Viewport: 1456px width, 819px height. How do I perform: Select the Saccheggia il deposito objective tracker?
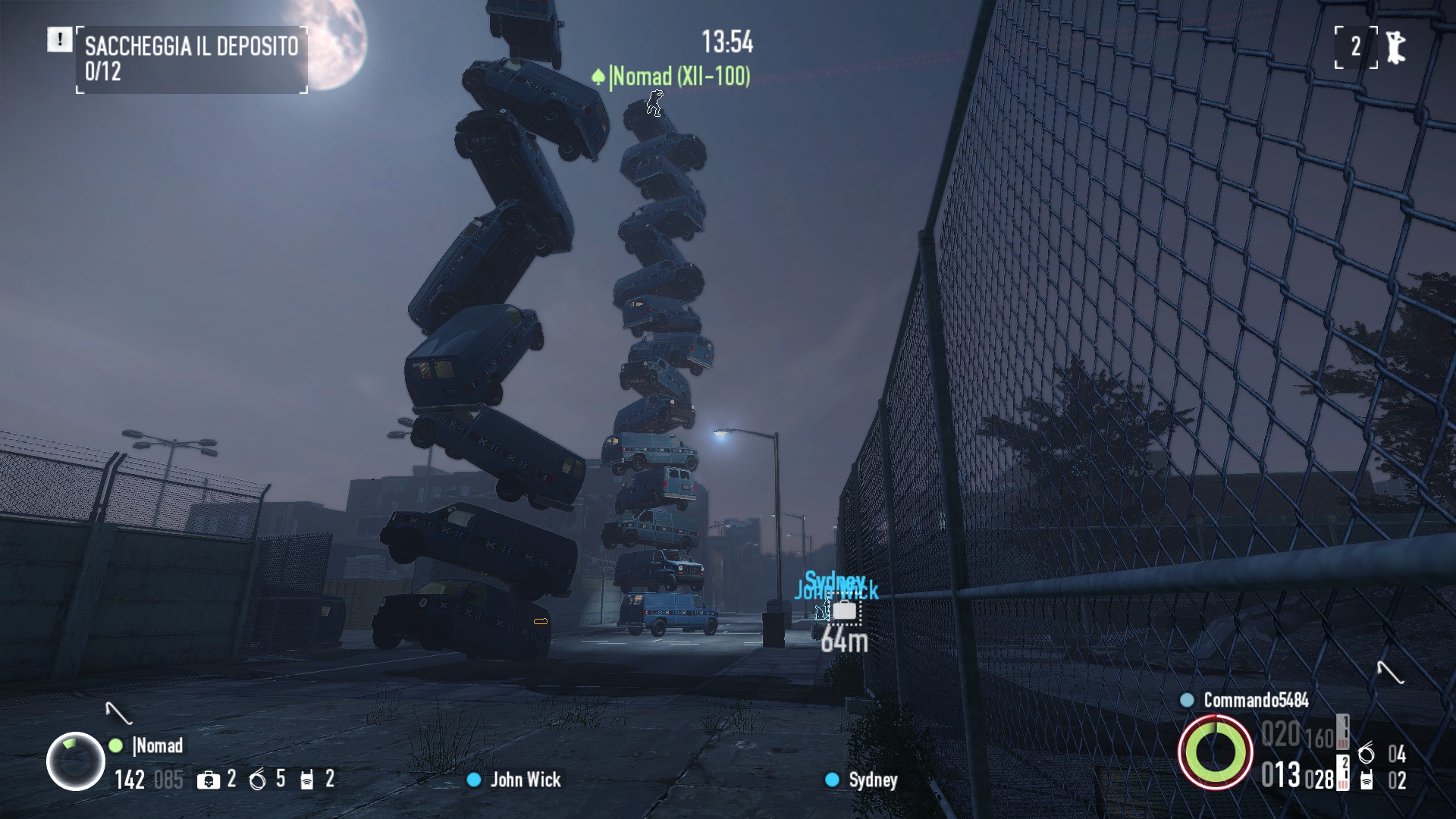click(x=191, y=59)
